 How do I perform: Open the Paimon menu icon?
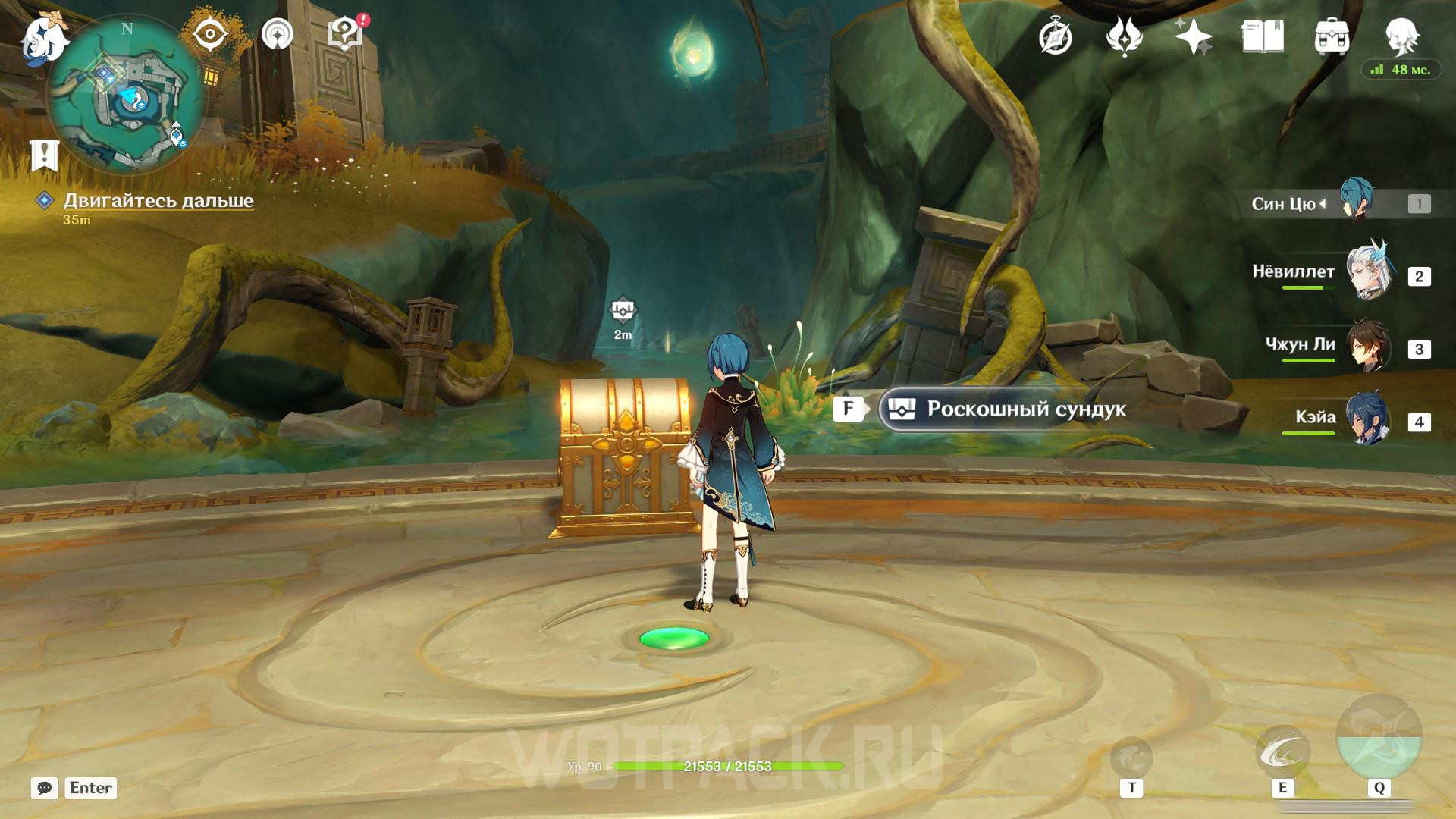tap(44, 38)
